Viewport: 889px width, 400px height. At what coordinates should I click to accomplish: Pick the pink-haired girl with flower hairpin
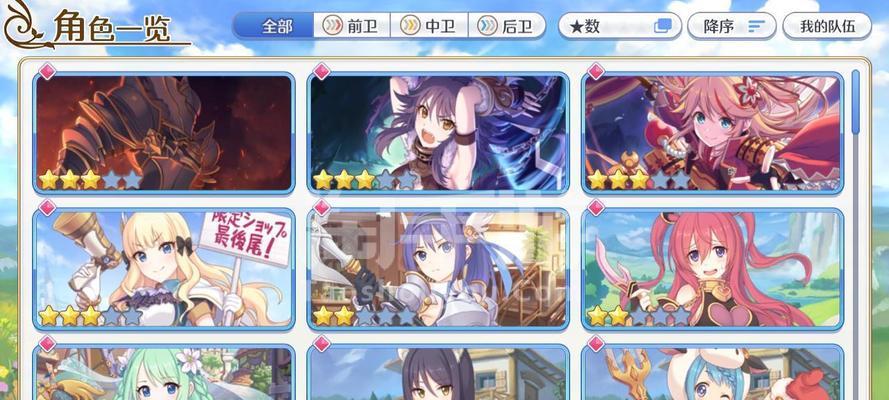[x=713, y=132]
